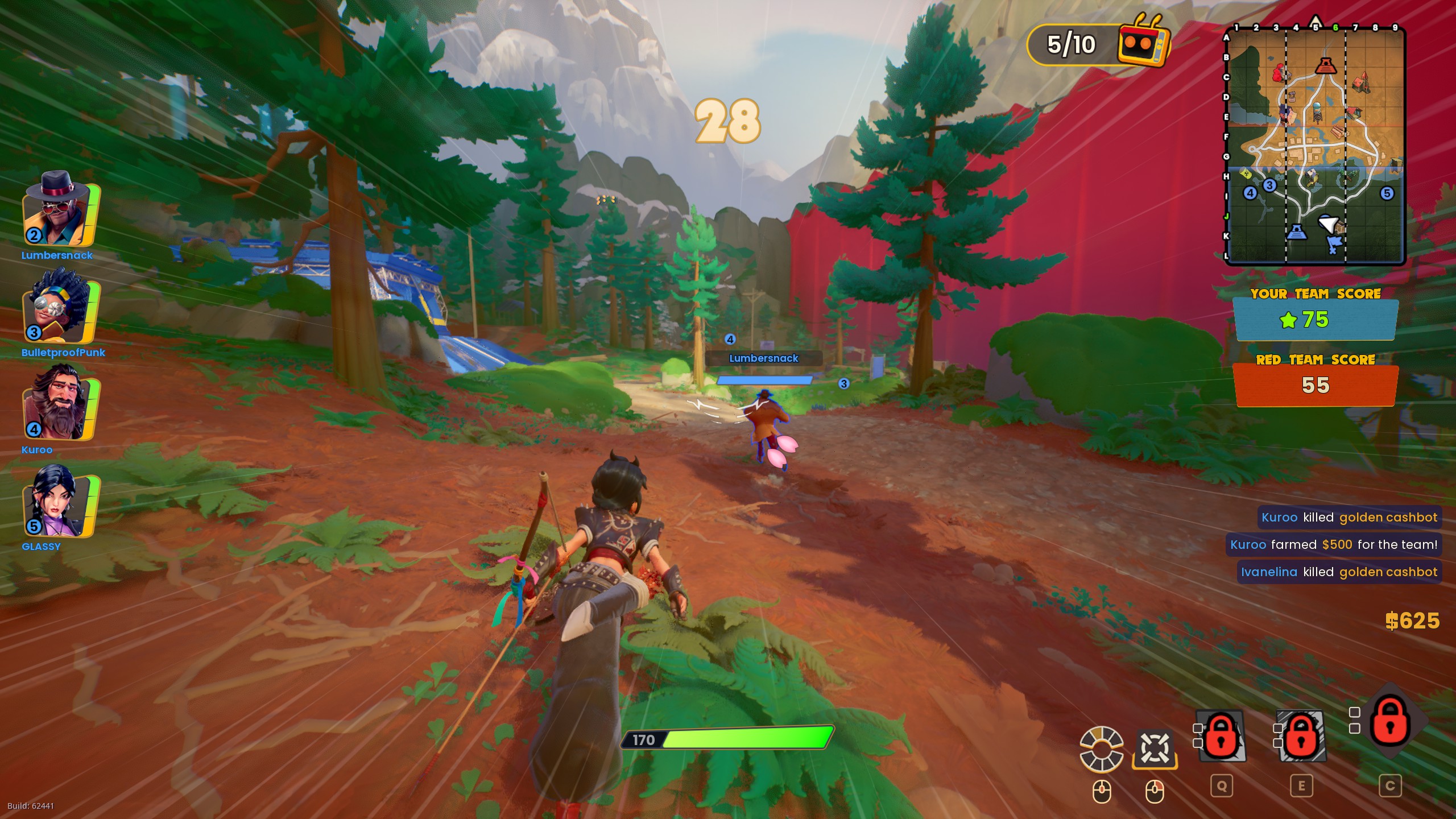Select the red base marker on the minimap
The width and height of the screenshot is (1456, 819).
(x=1326, y=65)
